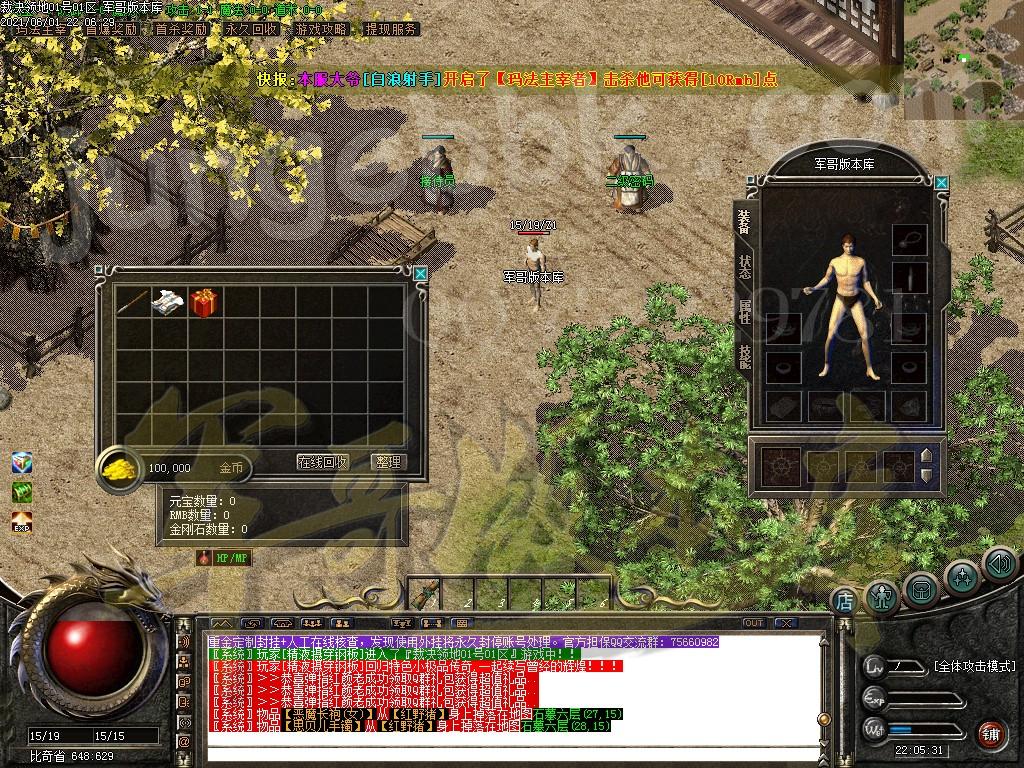Open the 玛法主宰 top menu entry
Screen dimensions: 1024x768
pos(40,29)
